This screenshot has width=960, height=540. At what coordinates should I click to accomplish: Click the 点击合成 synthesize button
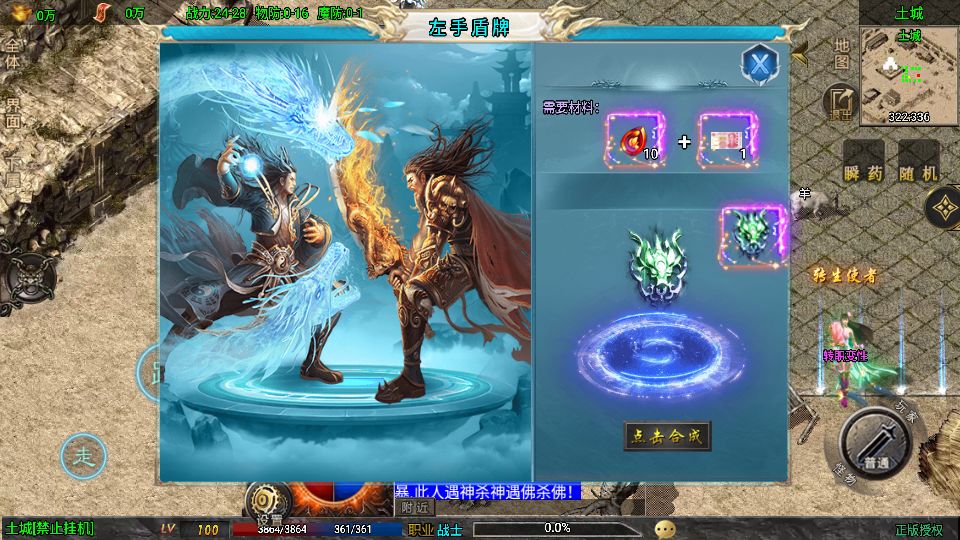point(667,435)
